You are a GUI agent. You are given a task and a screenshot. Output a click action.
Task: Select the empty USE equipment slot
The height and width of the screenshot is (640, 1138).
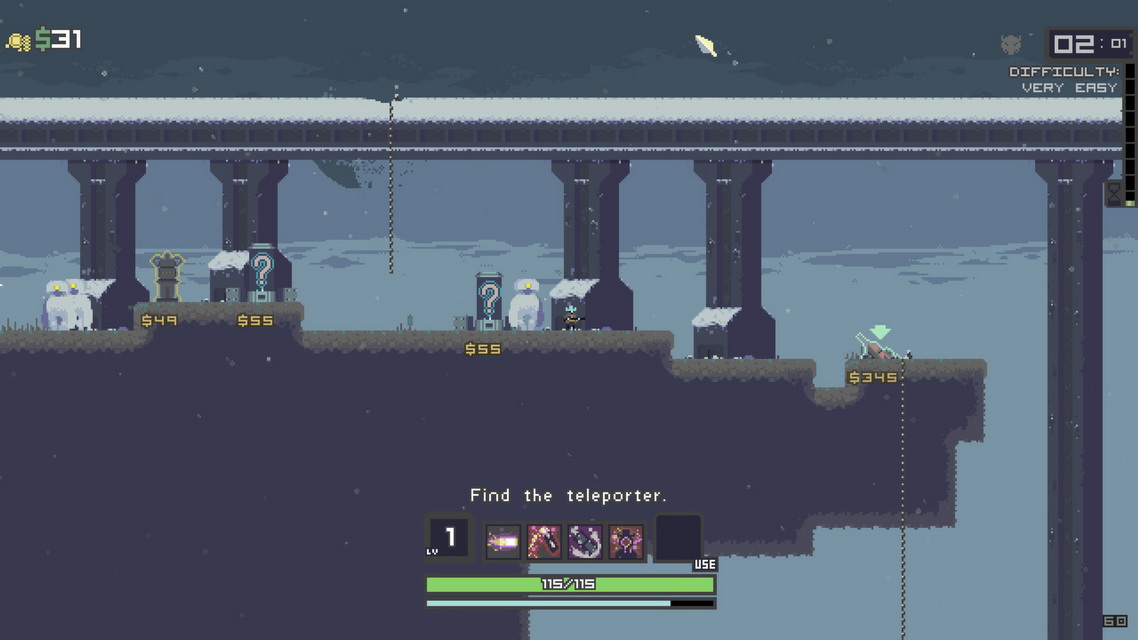point(678,540)
